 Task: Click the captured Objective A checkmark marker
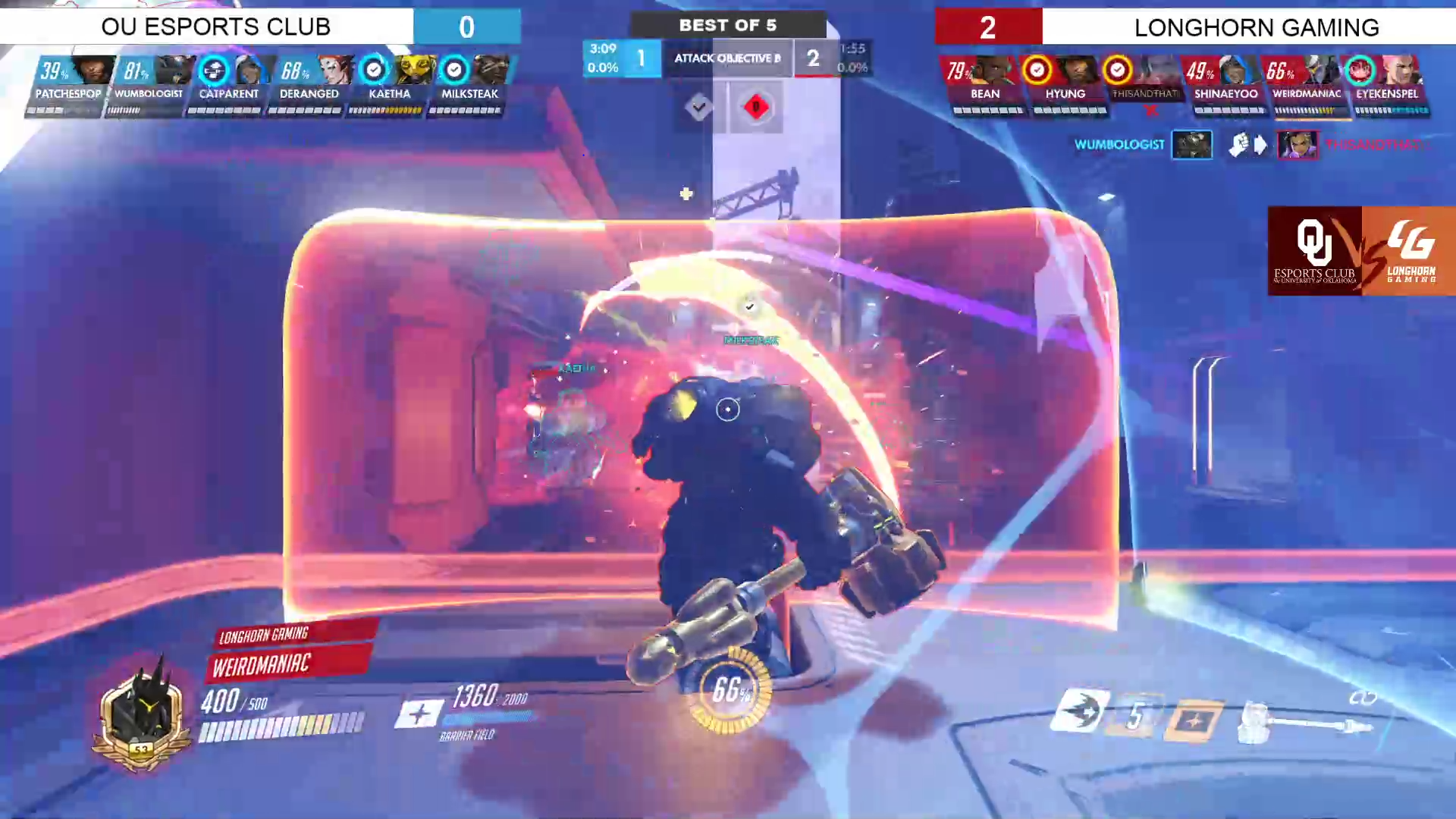[698, 107]
